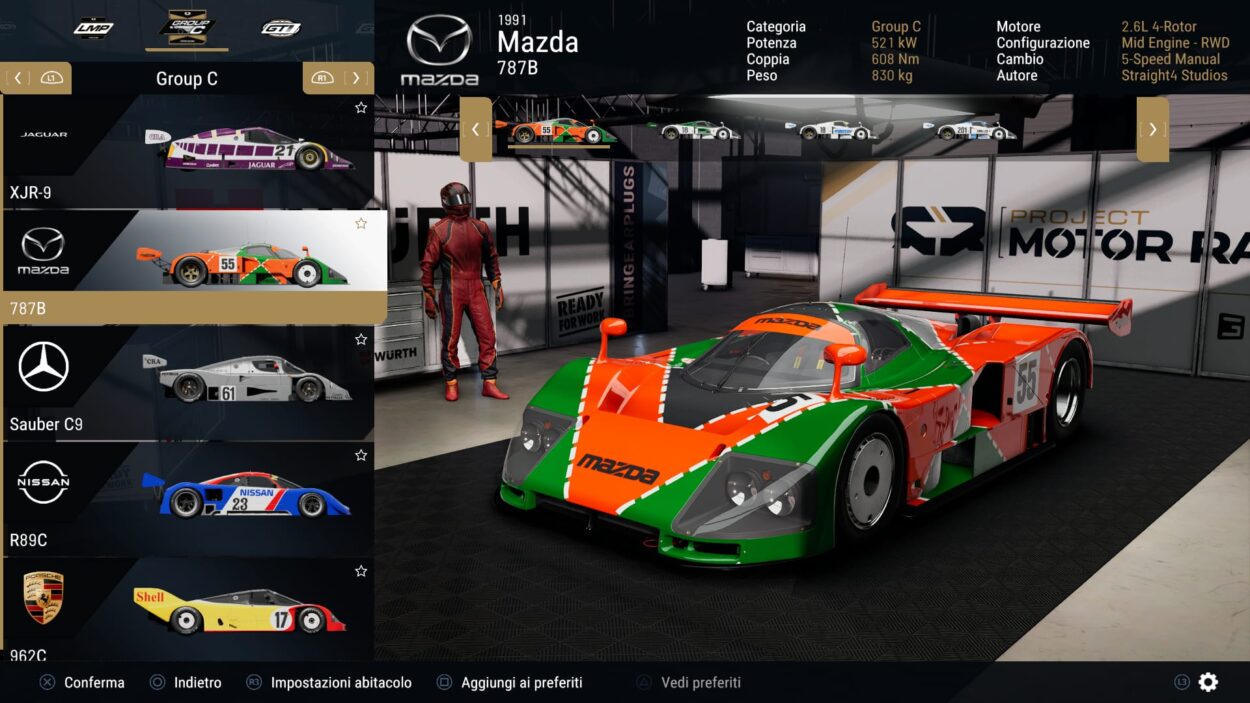
Task: Show more liveries with the right arrow
Action: pyautogui.click(x=1152, y=129)
